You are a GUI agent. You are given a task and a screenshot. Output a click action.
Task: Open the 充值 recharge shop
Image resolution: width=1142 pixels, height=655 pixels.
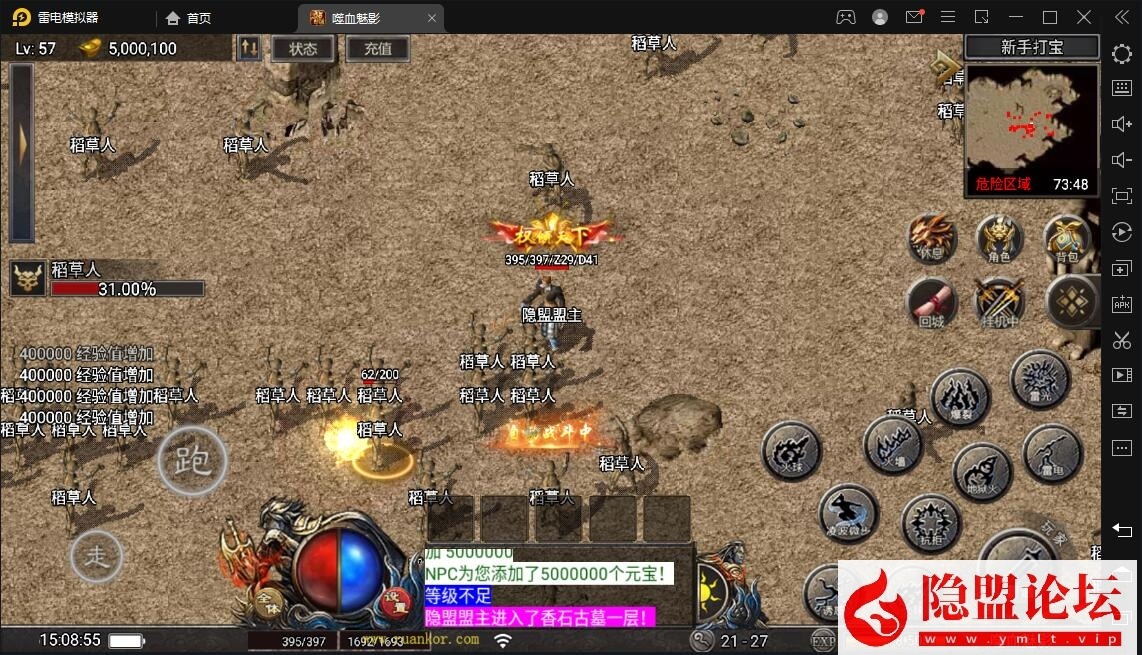click(x=377, y=49)
